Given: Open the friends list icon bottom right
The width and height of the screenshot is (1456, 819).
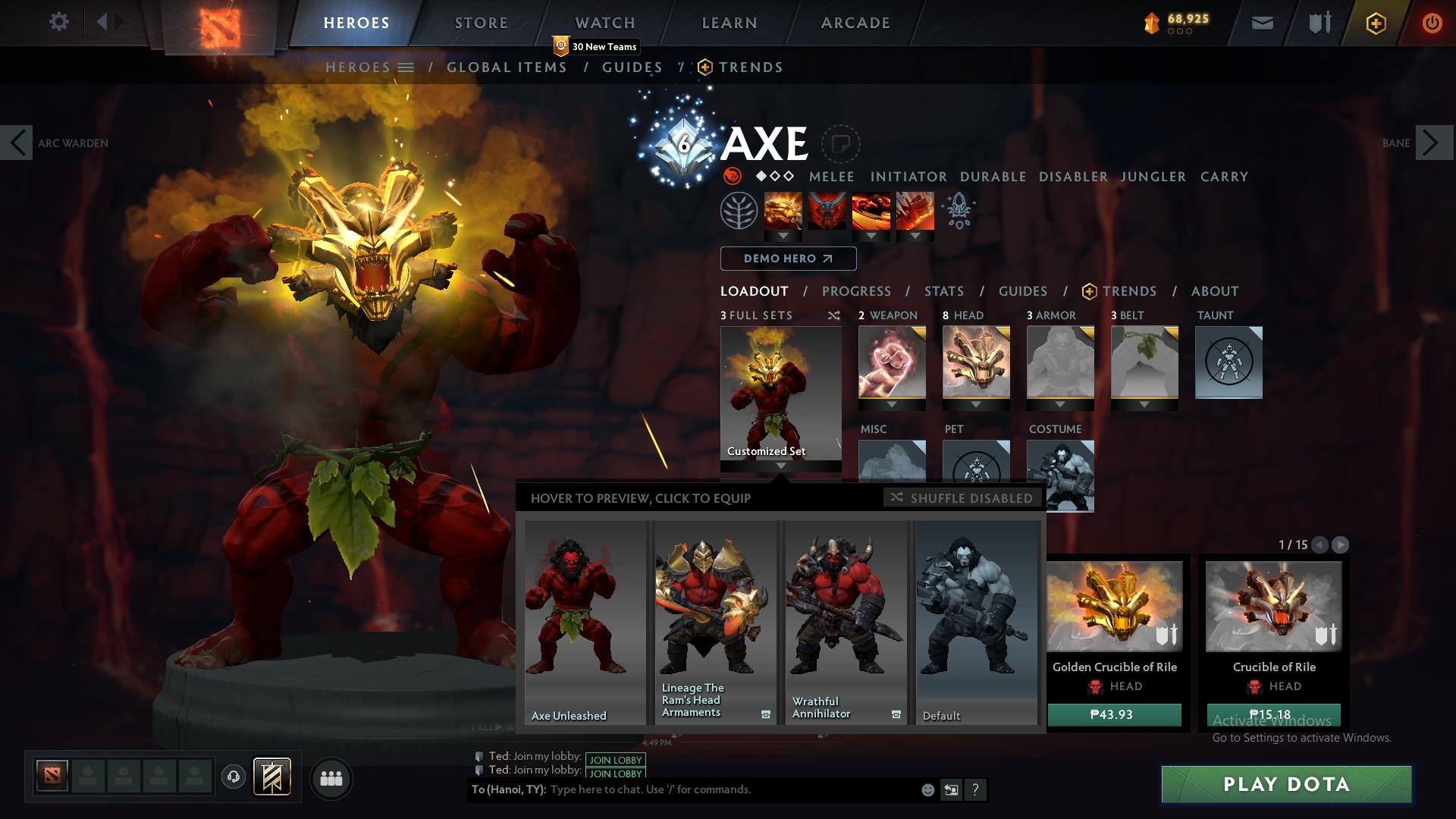Looking at the screenshot, I should click(331, 778).
